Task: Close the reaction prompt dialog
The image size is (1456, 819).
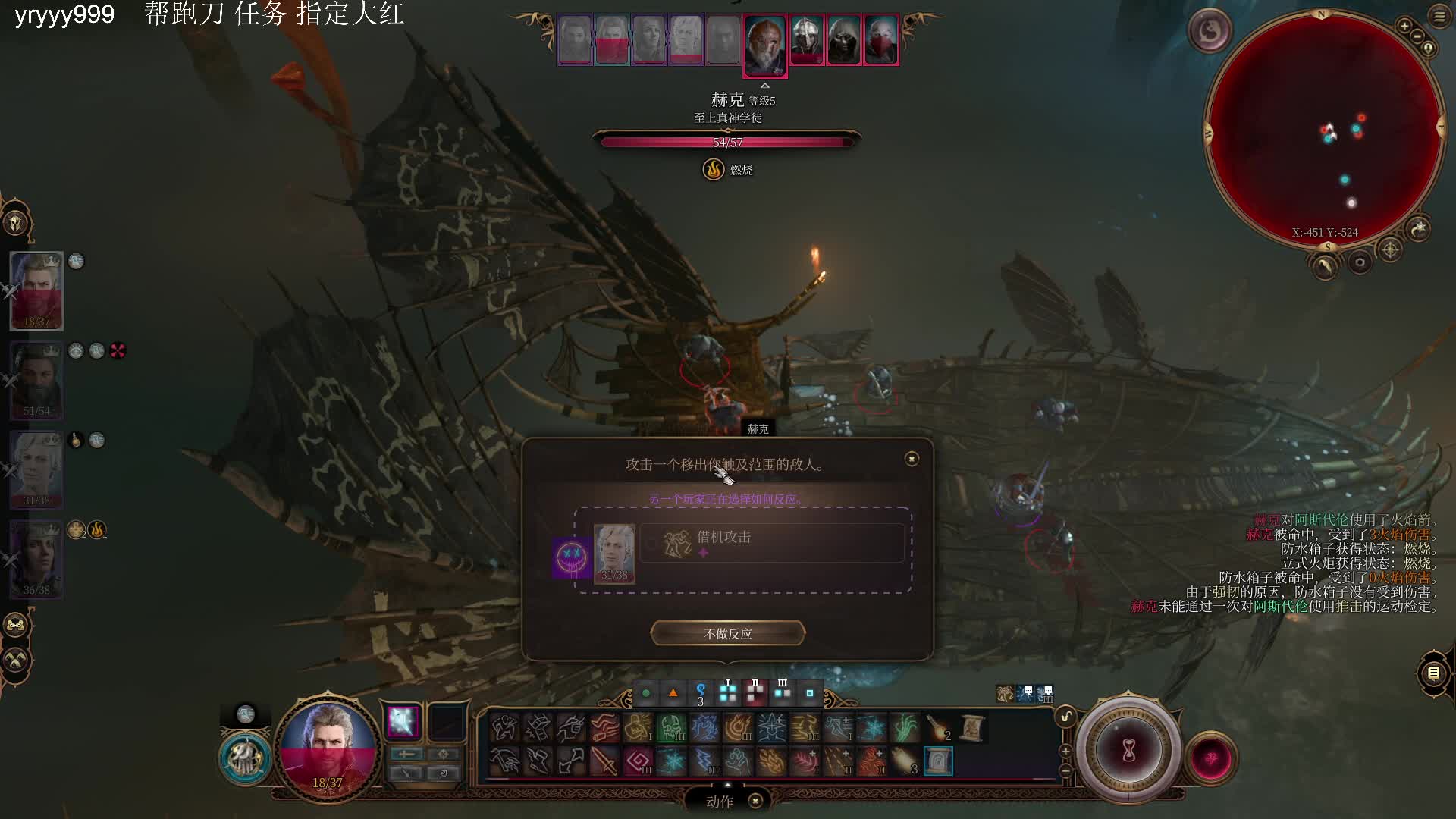Action: click(x=912, y=459)
